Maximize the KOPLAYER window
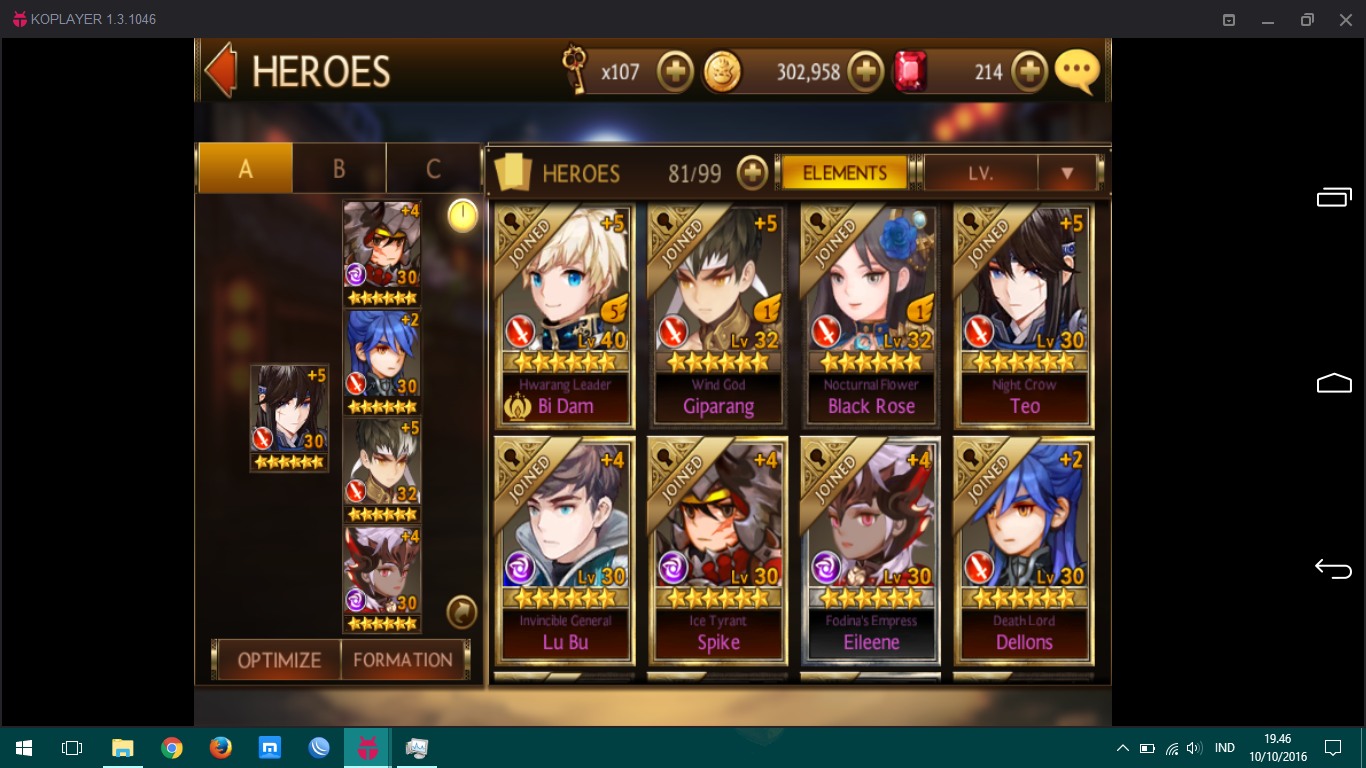This screenshot has width=1366, height=768. (1306, 19)
